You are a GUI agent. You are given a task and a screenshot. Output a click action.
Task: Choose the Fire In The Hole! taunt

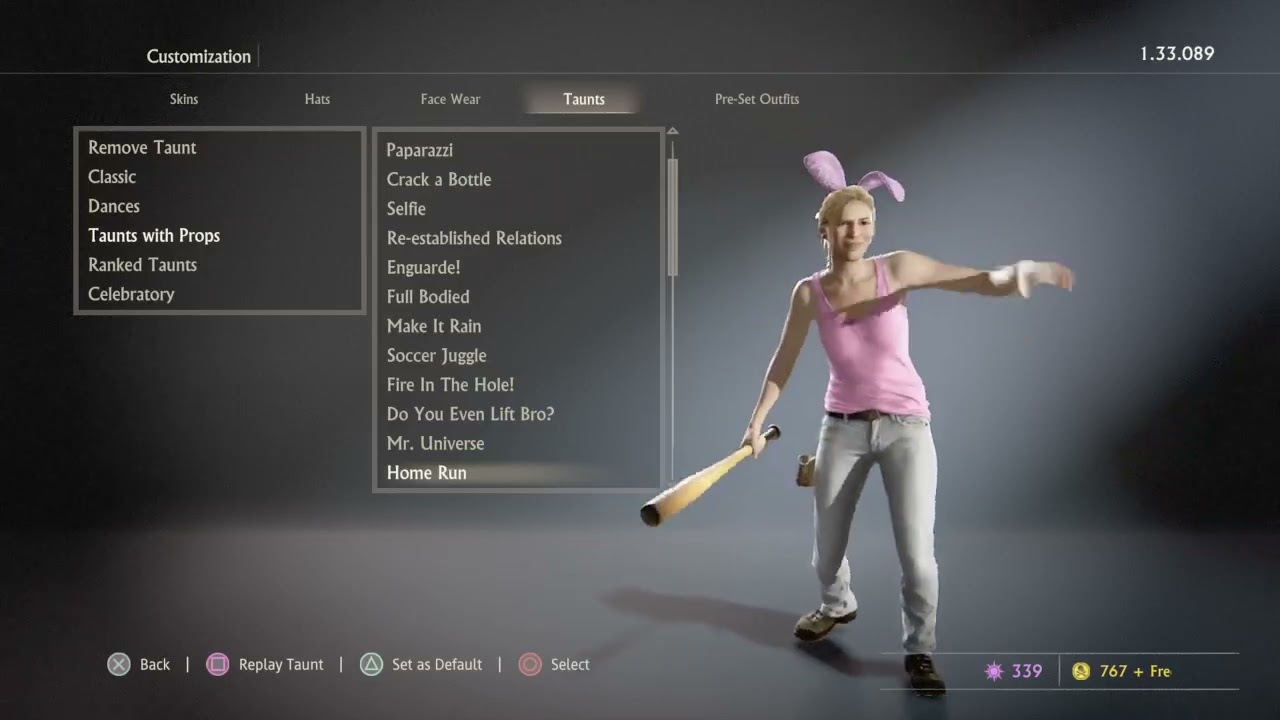point(450,385)
